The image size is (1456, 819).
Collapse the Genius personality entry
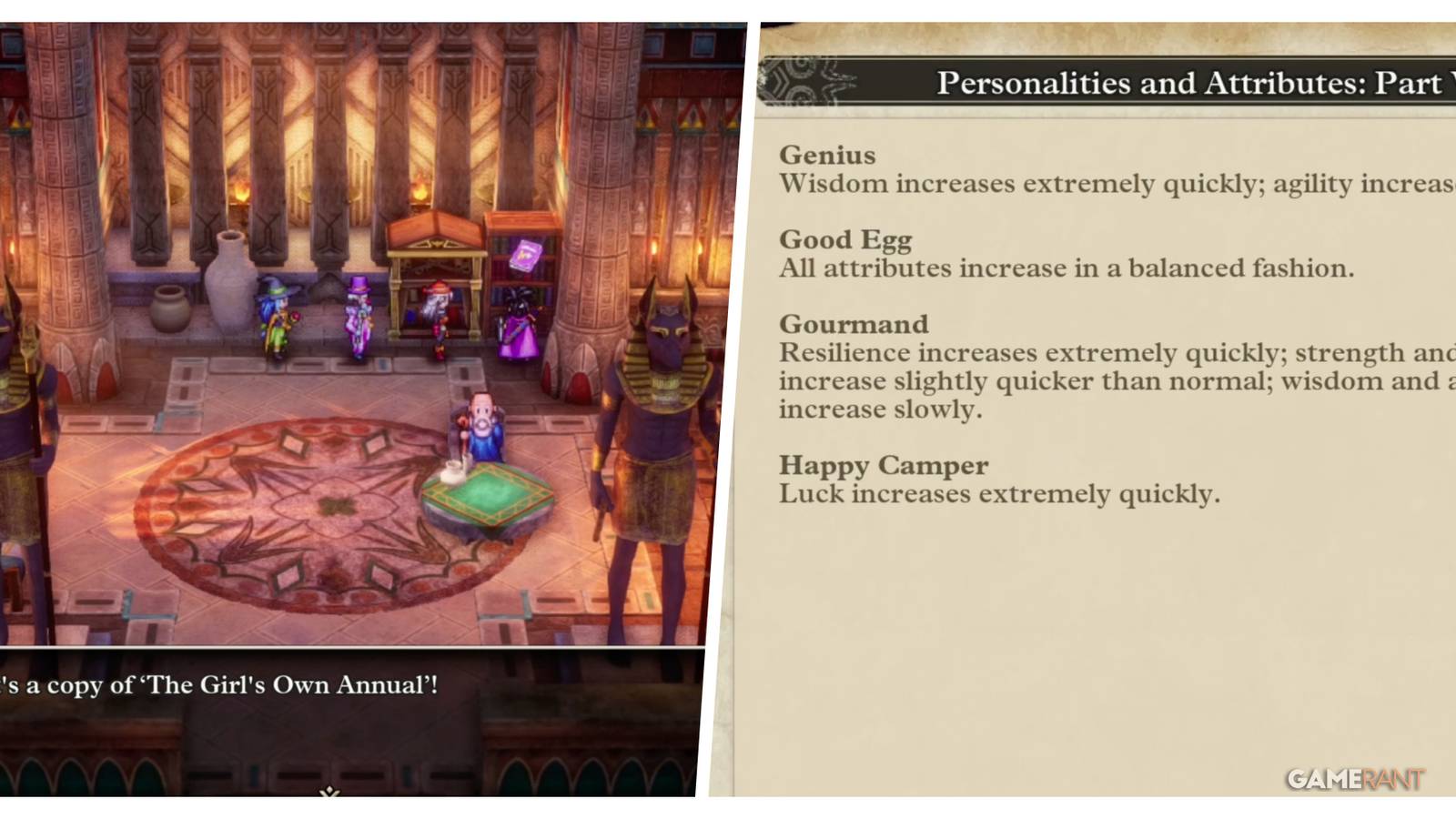[x=827, y=155]
